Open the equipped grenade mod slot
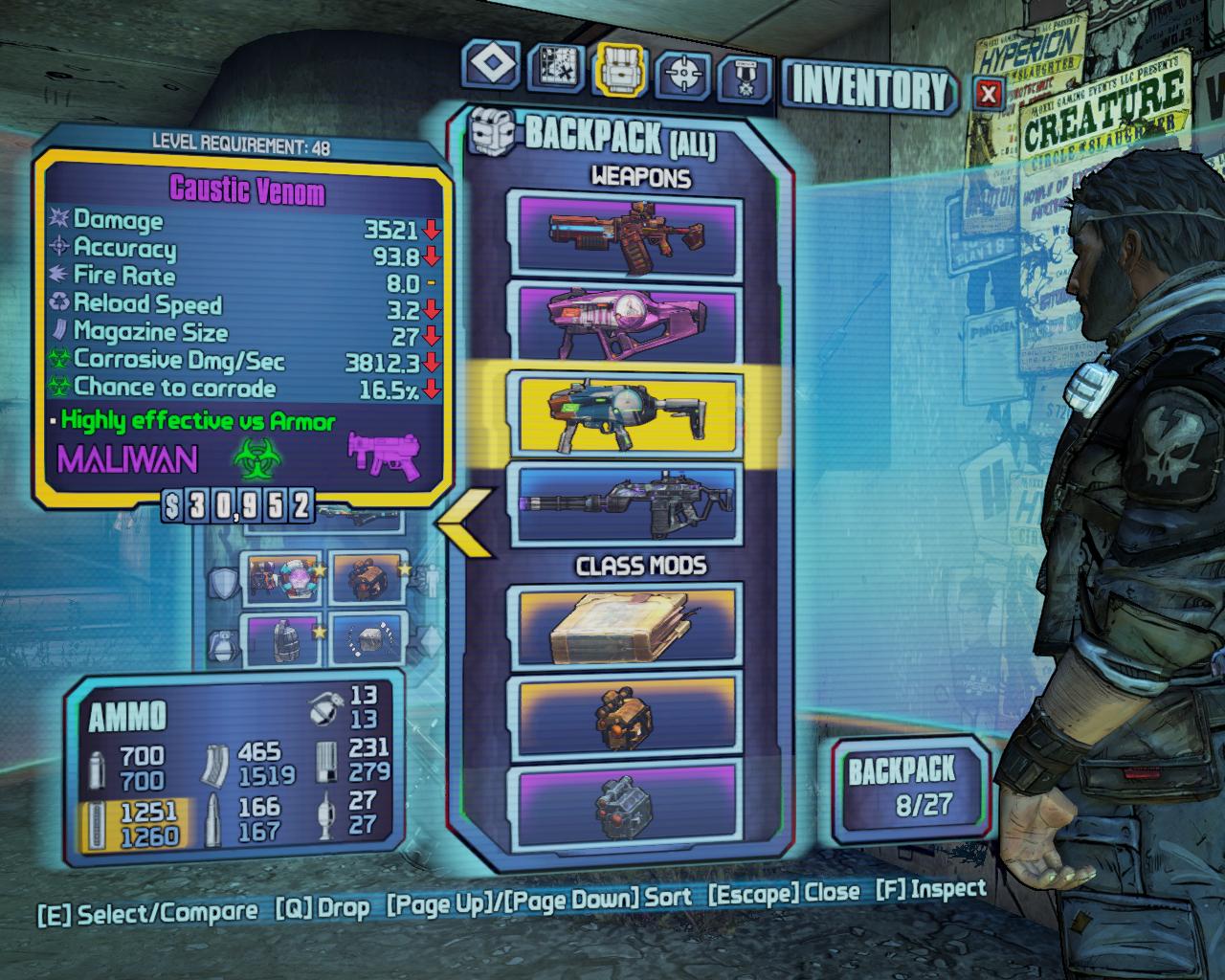 [x=281, y=639]
